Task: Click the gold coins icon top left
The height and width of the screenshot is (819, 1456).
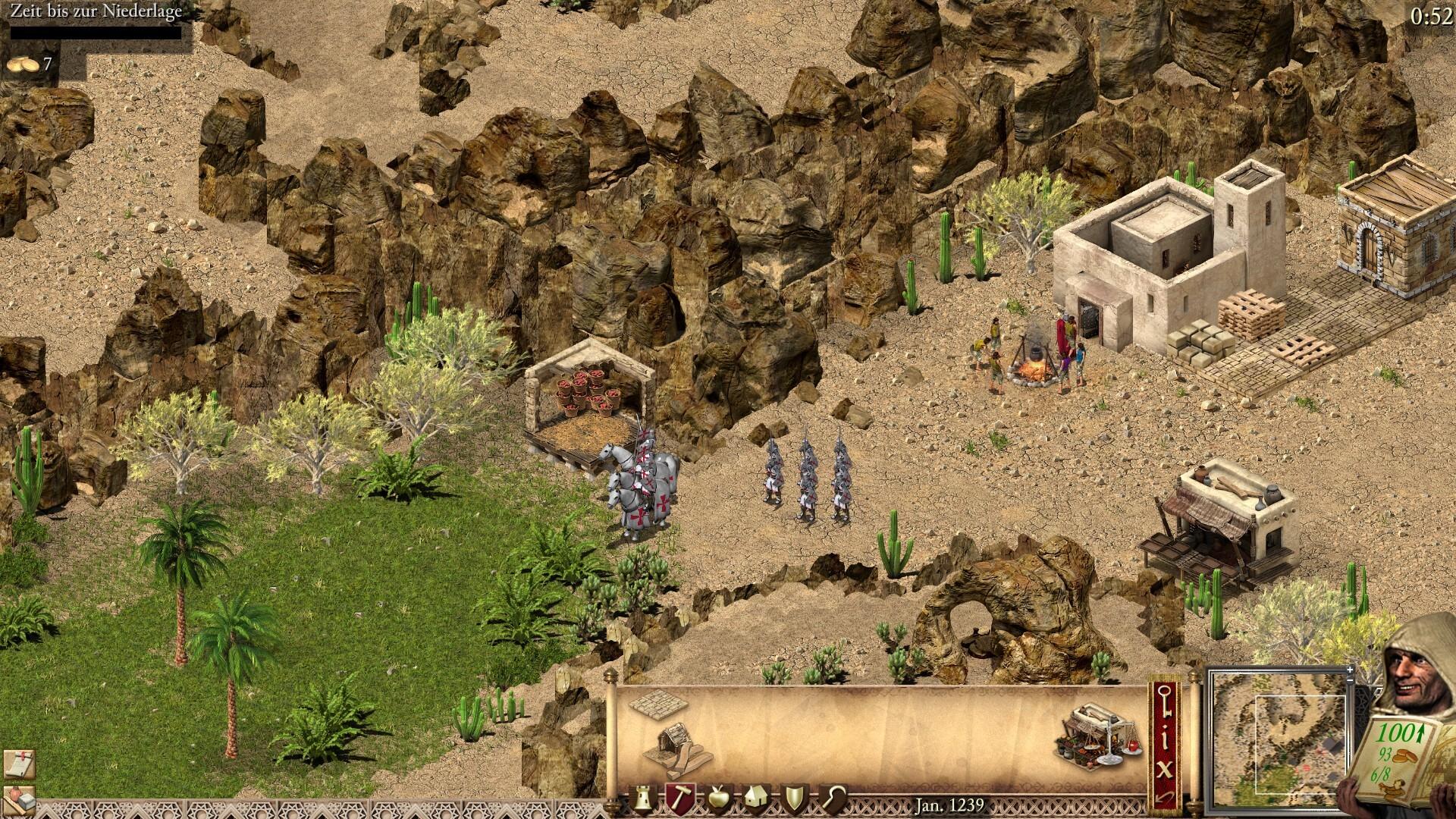Action: 21,64
